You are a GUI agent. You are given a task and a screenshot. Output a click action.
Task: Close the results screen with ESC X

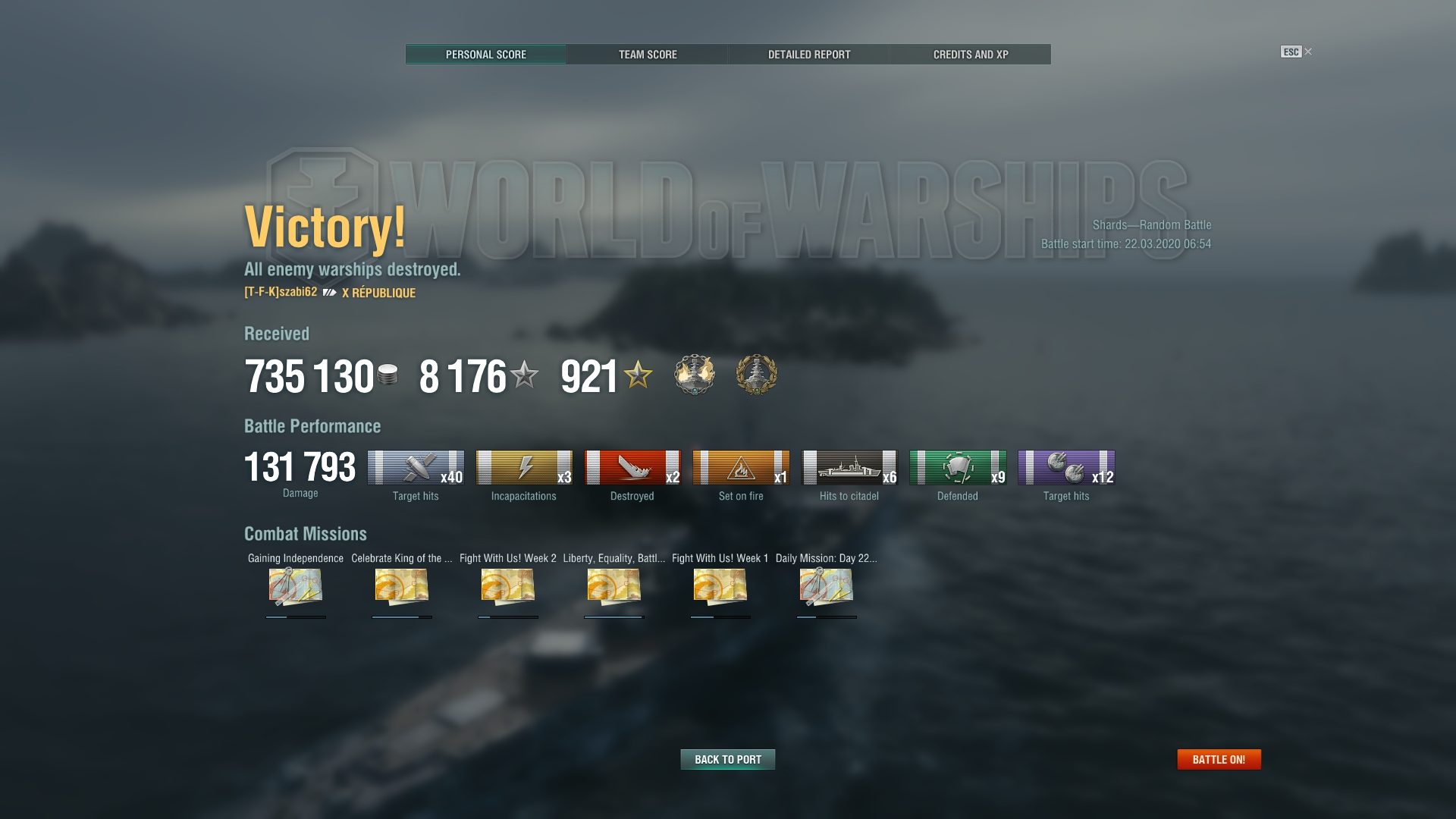point(1296,52)
